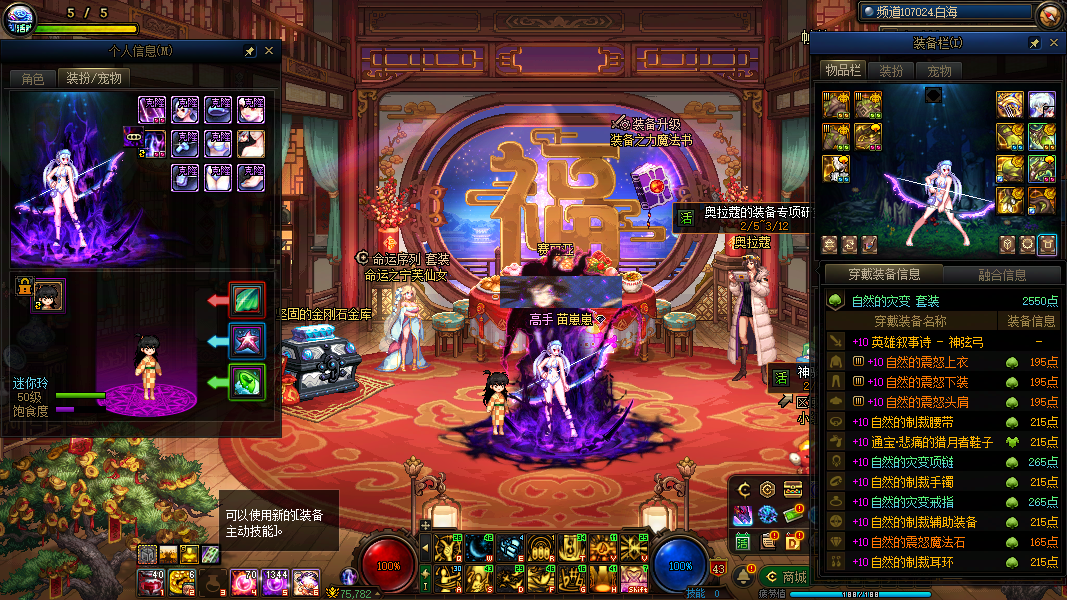The image size is (1067, 600).
Task: Show the 穿戴装备信息 equipped gear tab
Action: (883, 275)
